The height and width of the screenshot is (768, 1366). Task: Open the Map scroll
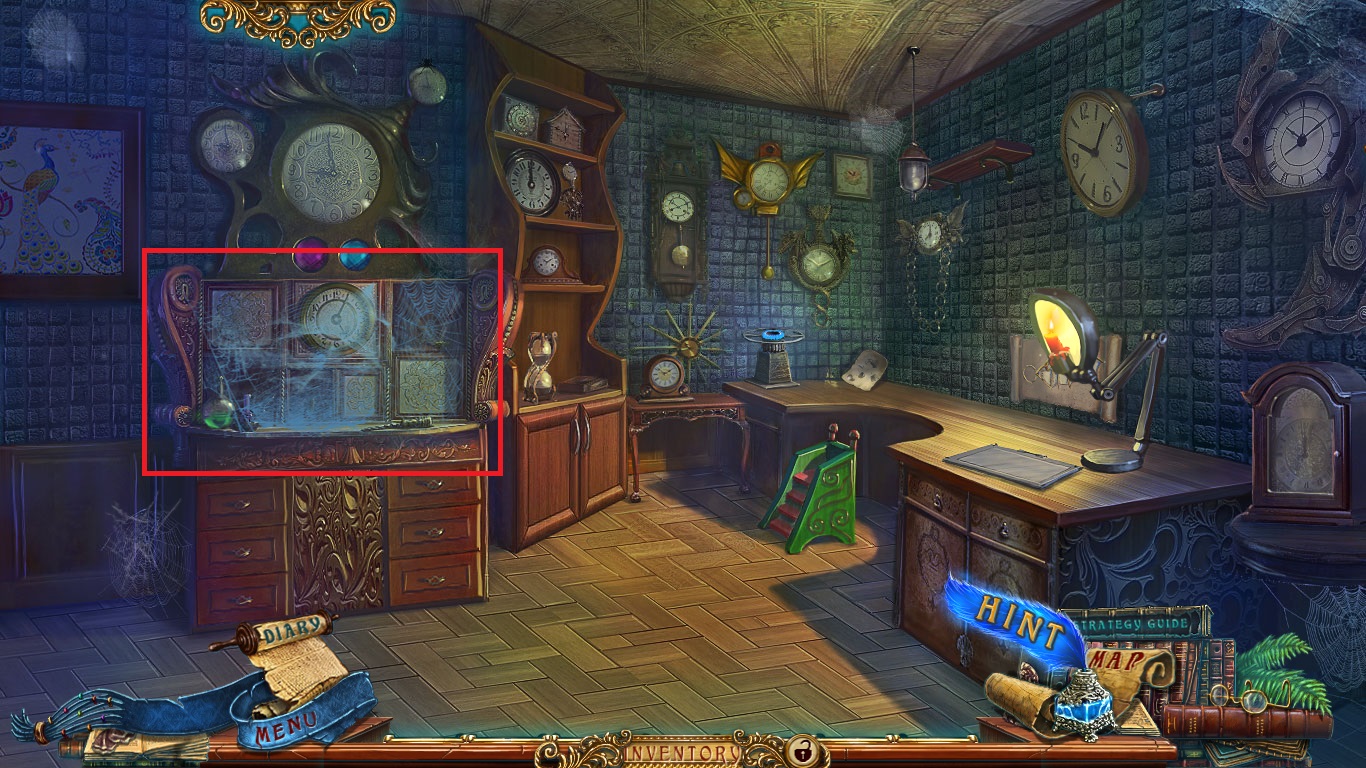[1115, 661]
